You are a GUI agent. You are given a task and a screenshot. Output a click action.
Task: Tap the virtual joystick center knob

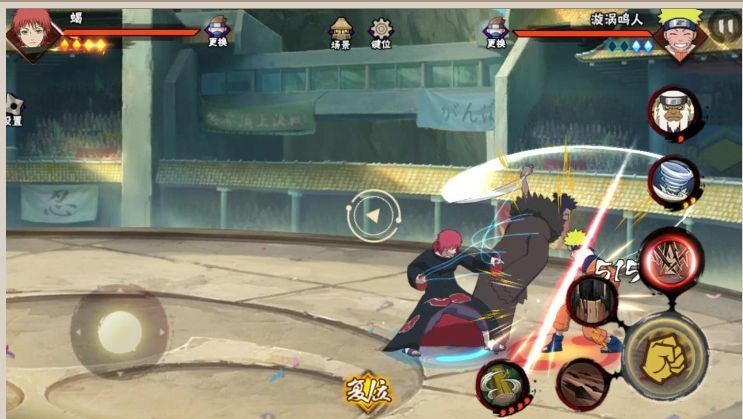[x=119, y=331]
